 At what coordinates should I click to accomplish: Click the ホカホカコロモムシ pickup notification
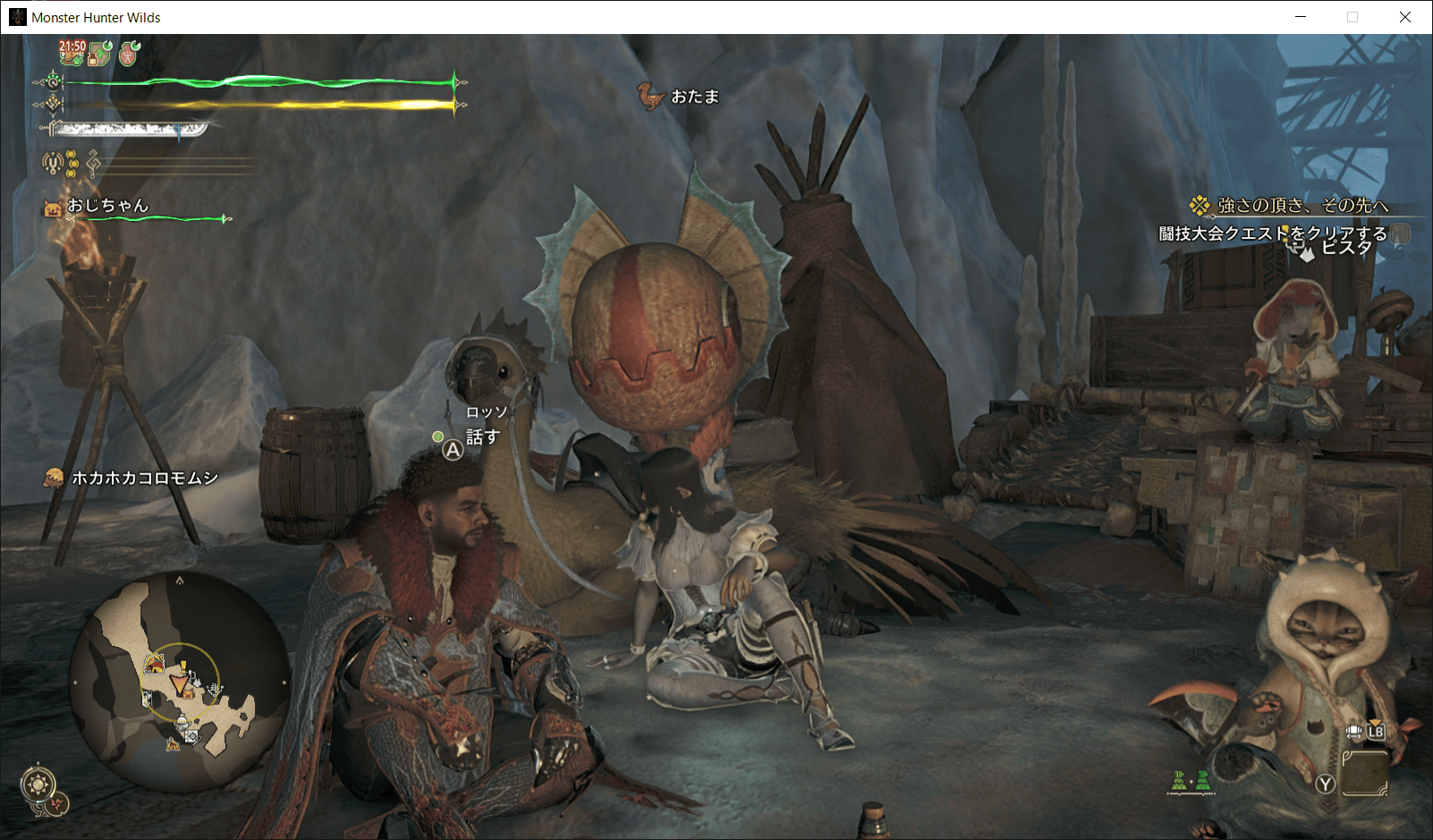click(x=145, y=479)
